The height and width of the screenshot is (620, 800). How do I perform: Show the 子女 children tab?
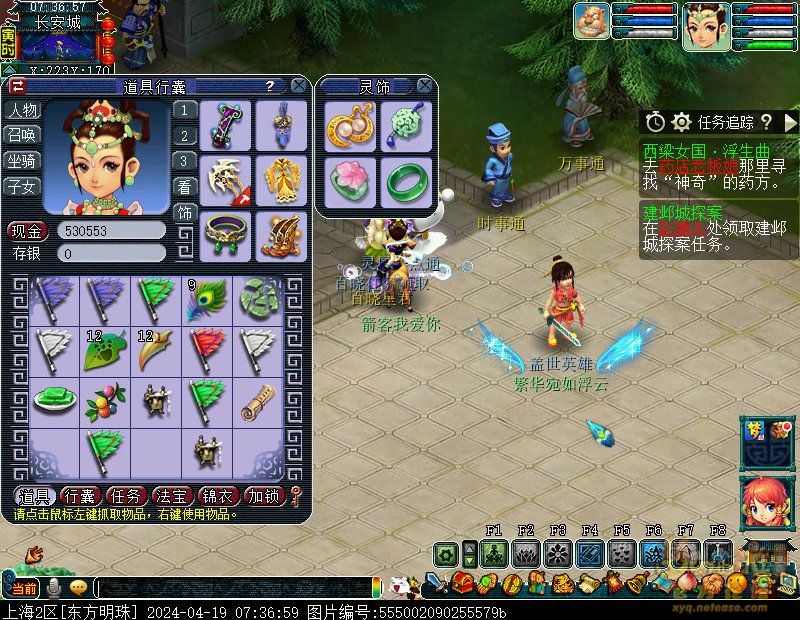tap(22, 186)
